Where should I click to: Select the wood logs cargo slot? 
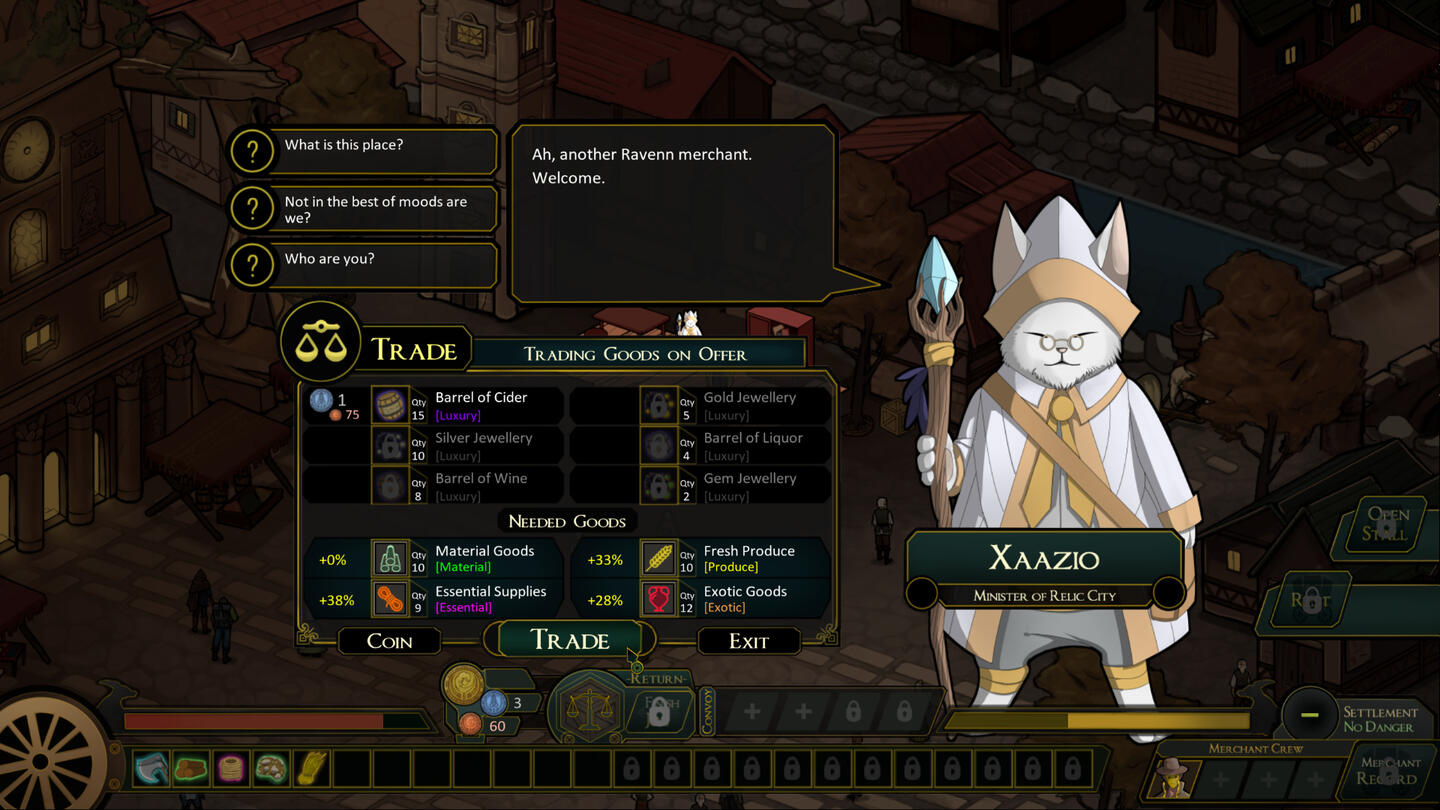[191, 768]
